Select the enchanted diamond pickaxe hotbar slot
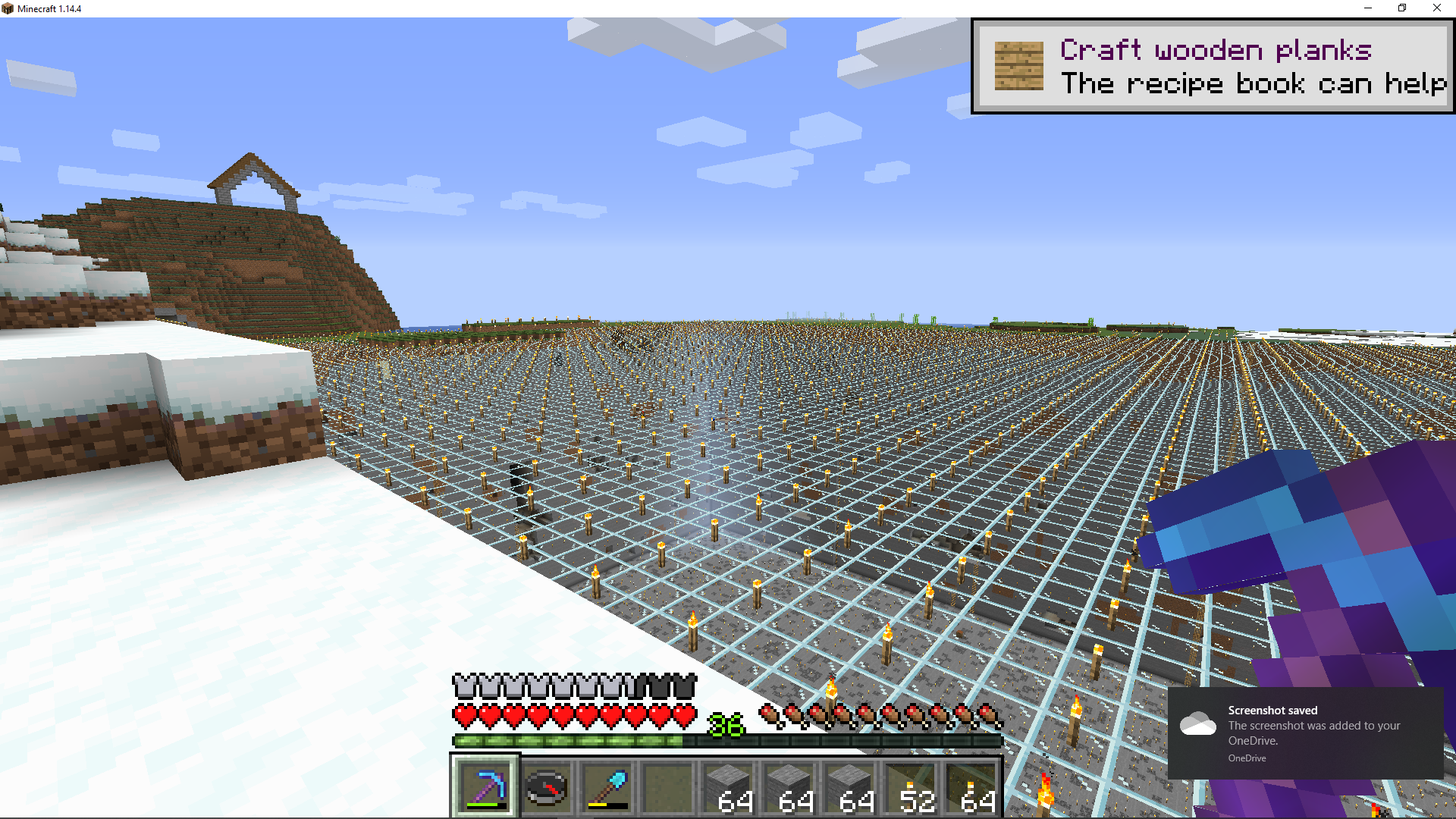The width and height of the screenshot is (1456, 819). 485,787
